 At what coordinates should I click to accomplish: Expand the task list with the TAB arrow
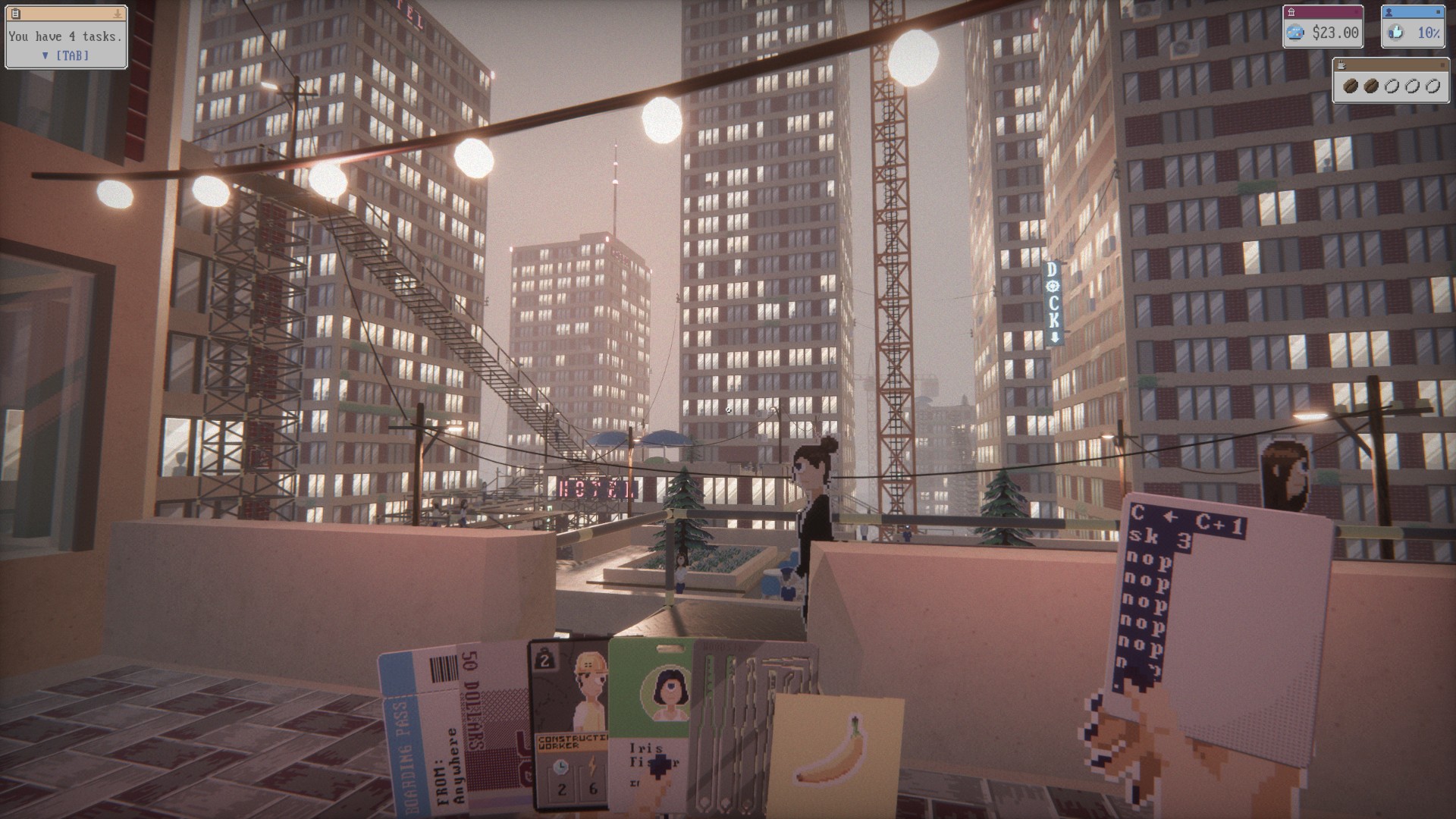click(45, 56)
